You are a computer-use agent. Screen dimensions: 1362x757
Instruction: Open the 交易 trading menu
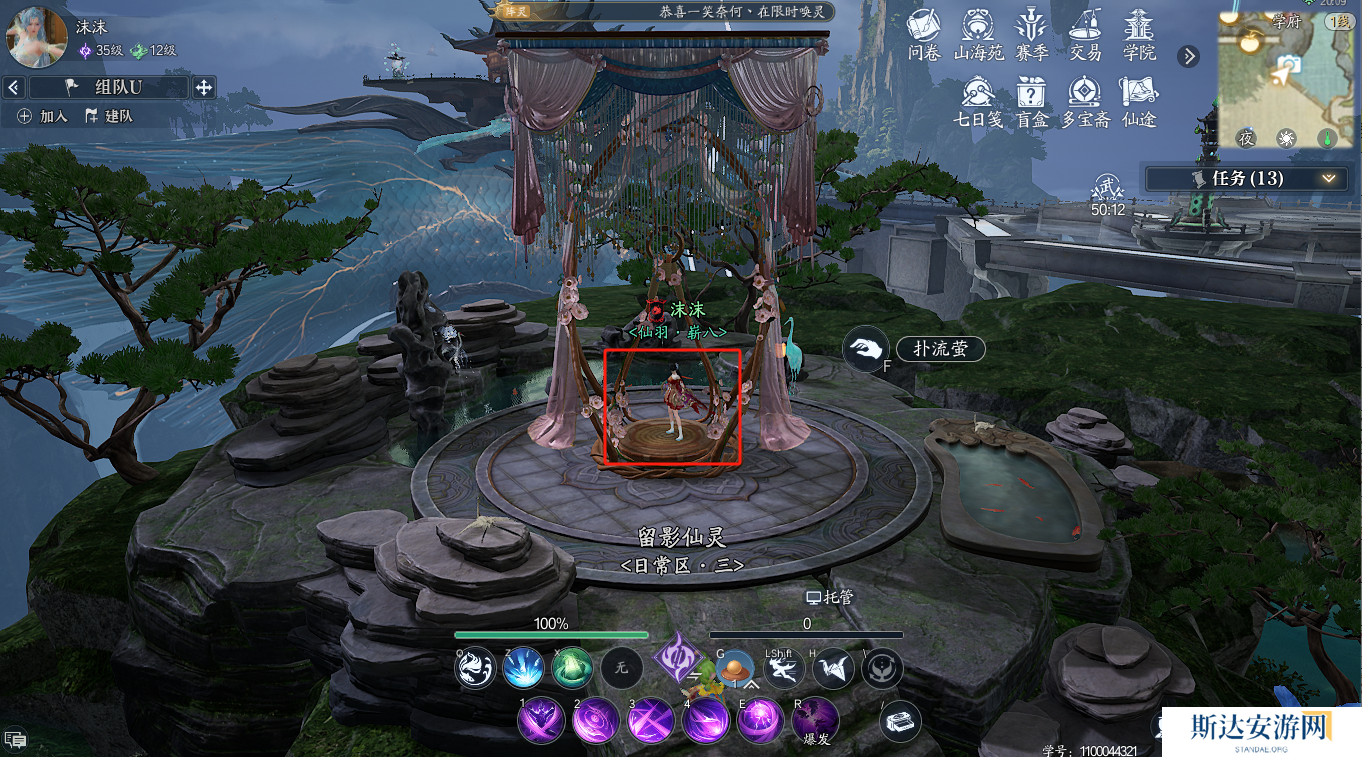click(1085, 33)
